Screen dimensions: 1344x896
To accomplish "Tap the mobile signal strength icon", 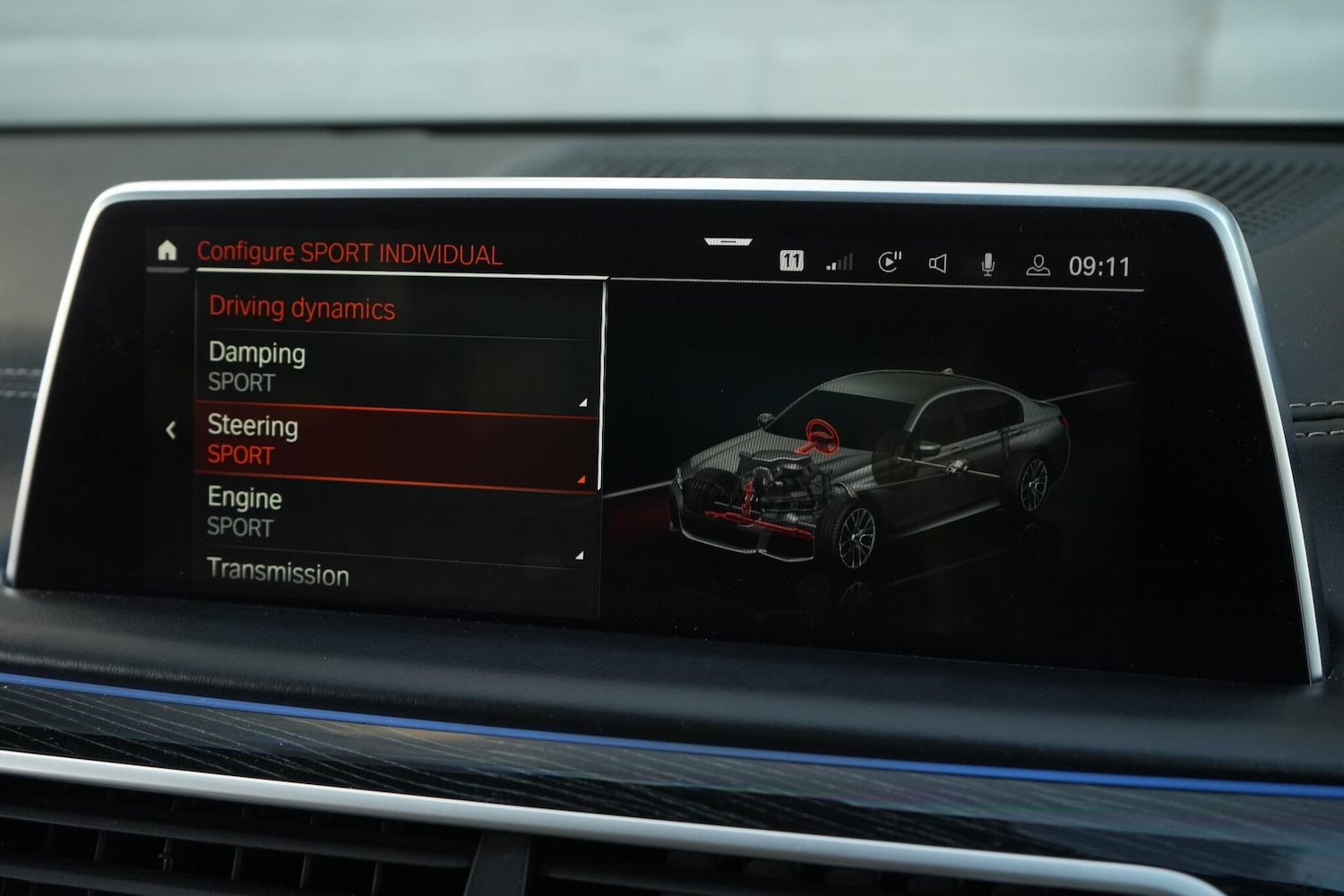I will click(839, 262).
